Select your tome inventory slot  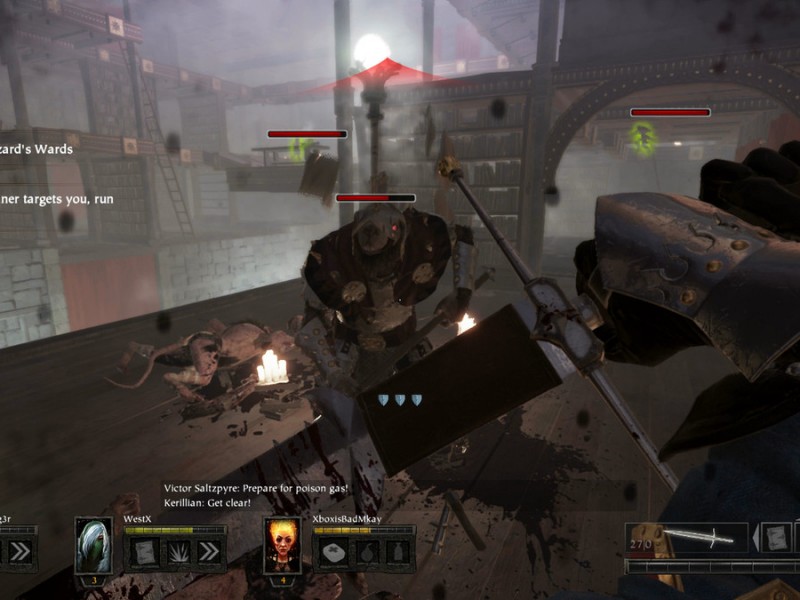click(x=777, y=538)
